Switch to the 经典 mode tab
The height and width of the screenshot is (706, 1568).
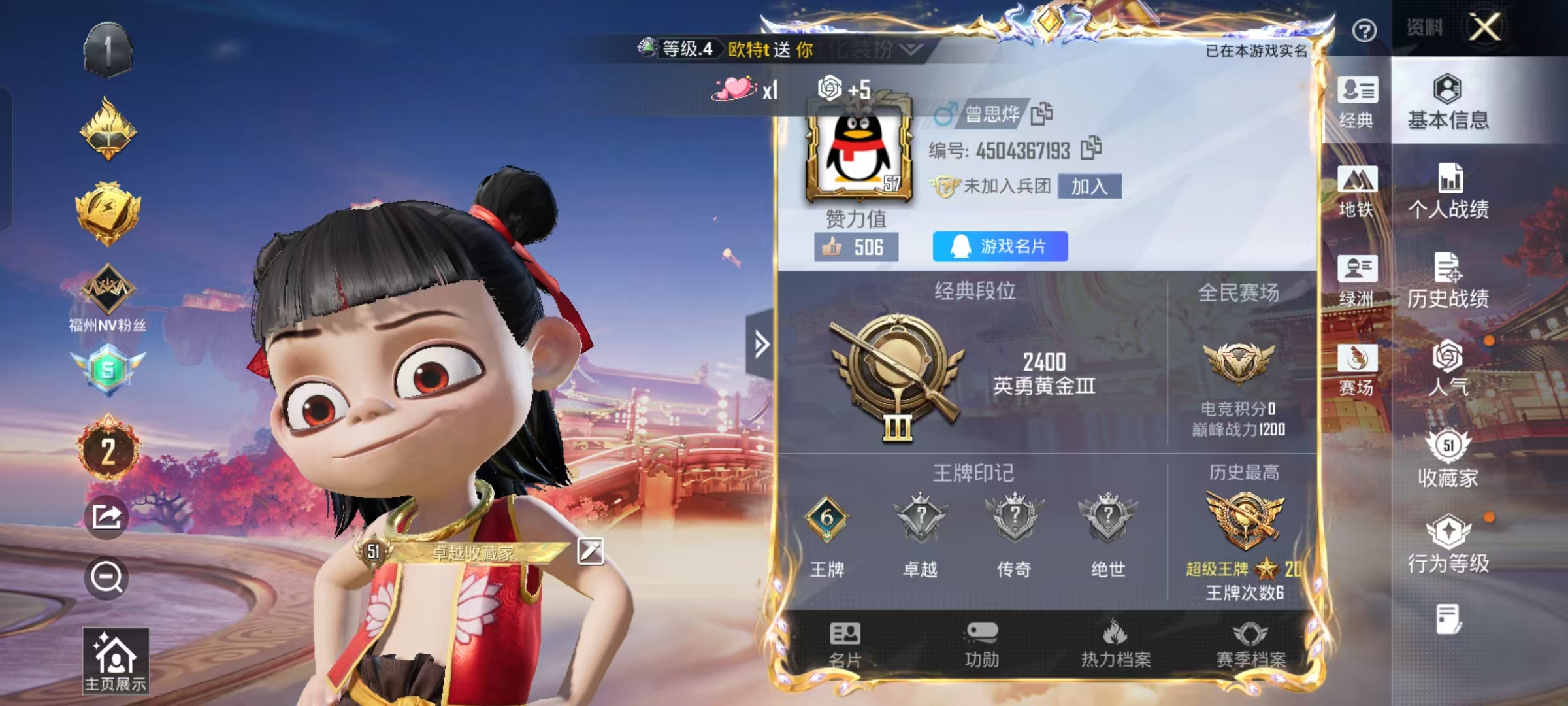1357,103
